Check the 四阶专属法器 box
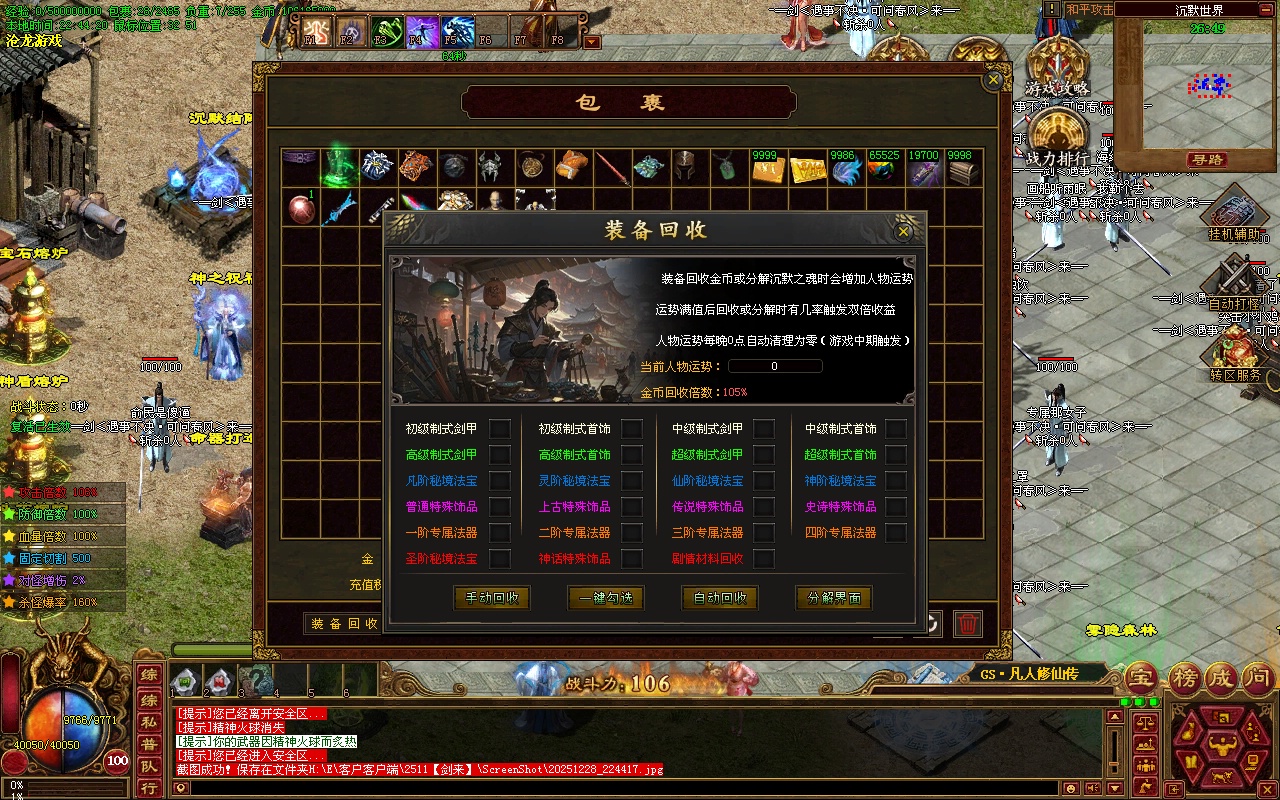 tap(896, 533)
